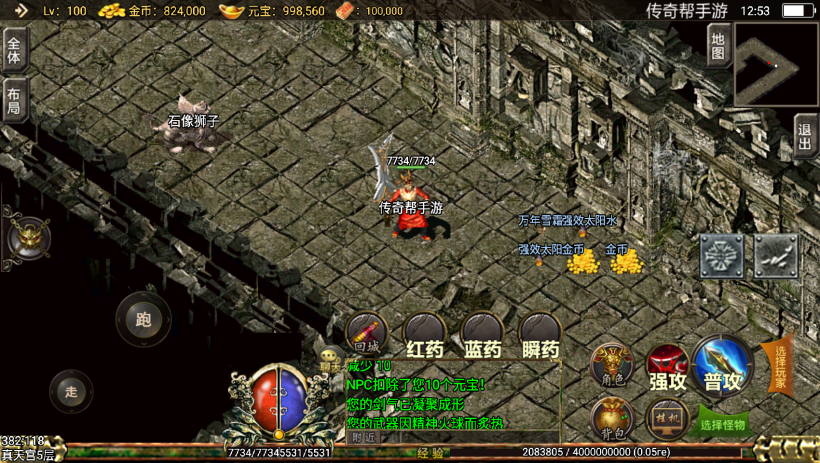Click the dungeon minimap
This screenshot has width=820, height=463.
coord(776,65)
